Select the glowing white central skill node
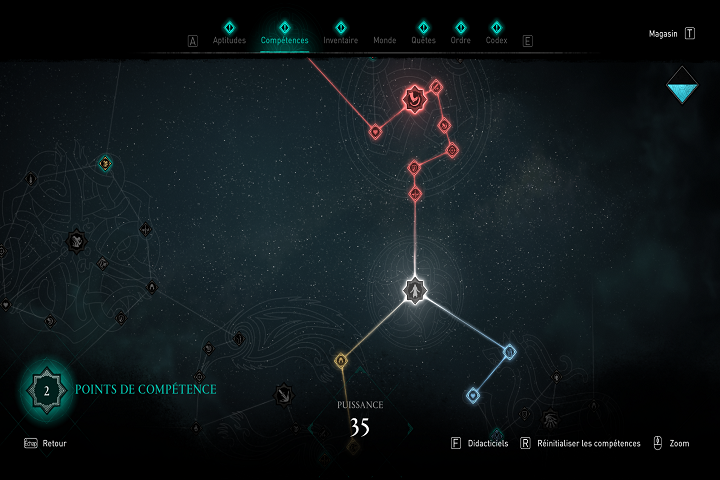 (x=414, y=291)
